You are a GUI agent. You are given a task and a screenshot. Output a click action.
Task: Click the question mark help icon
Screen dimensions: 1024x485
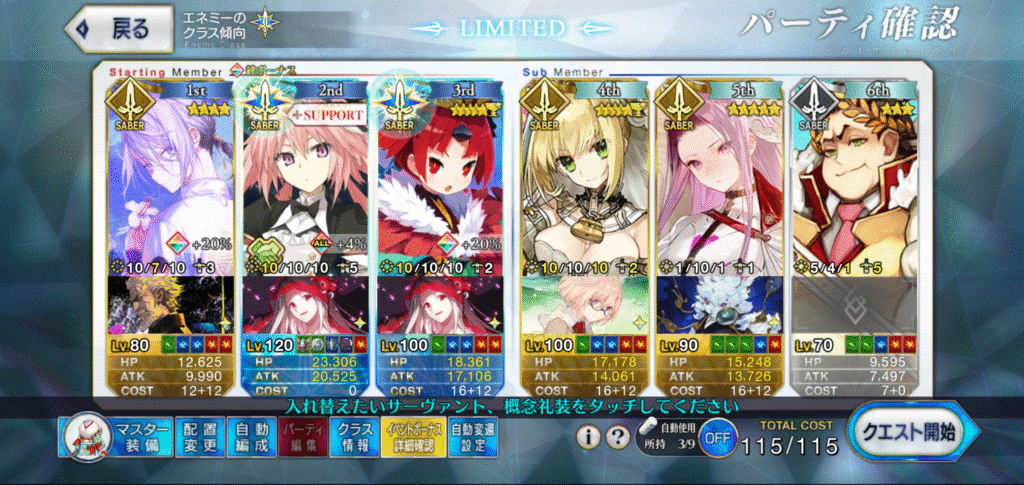619,437
